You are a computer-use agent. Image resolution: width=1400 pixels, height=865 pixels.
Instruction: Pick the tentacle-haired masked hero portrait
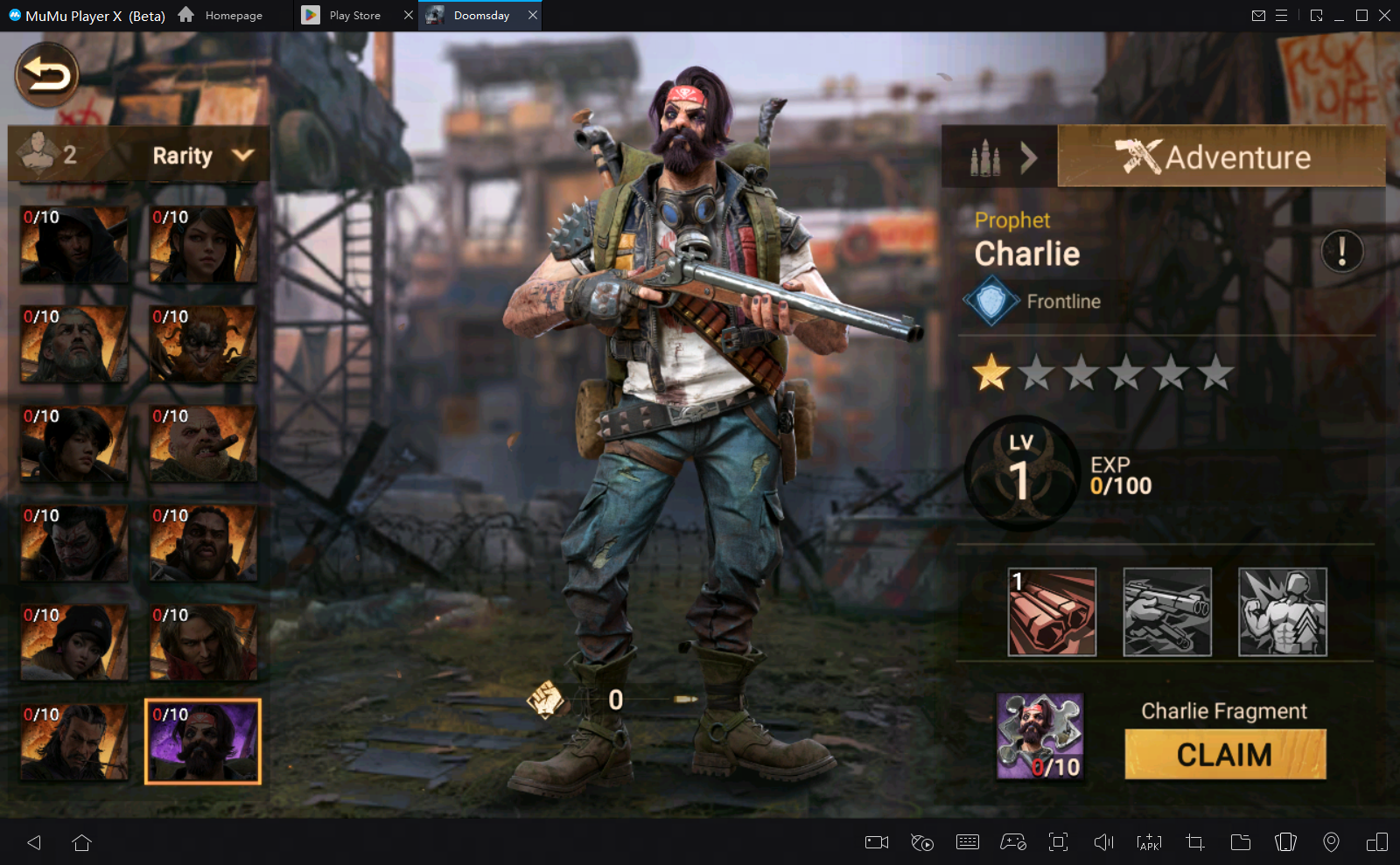tap(203, 344)
